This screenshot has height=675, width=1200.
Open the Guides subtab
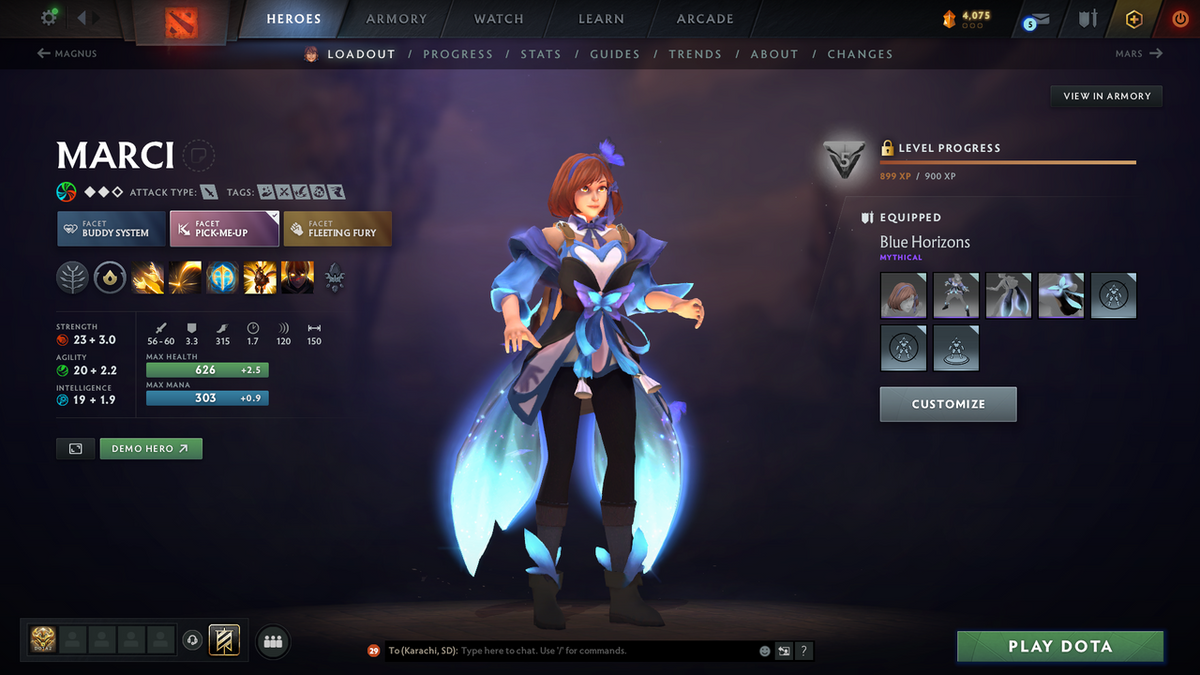[614, 54]
